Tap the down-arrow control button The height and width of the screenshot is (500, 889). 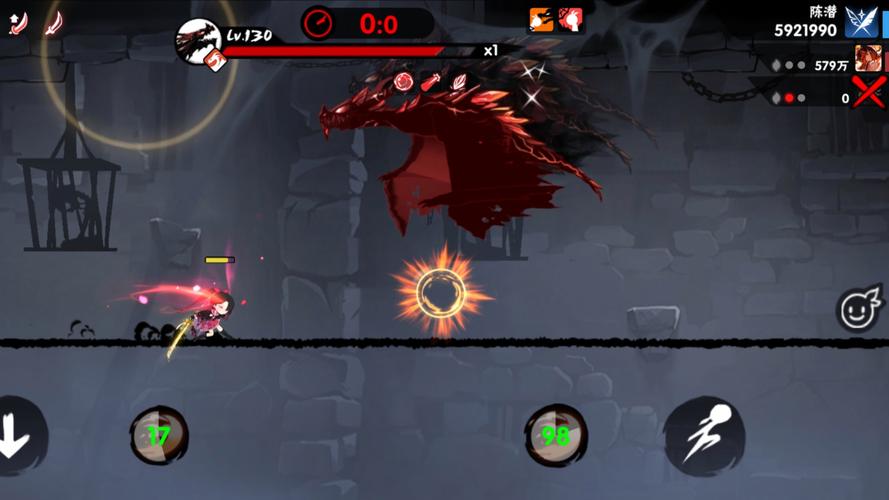pos(16,438)
